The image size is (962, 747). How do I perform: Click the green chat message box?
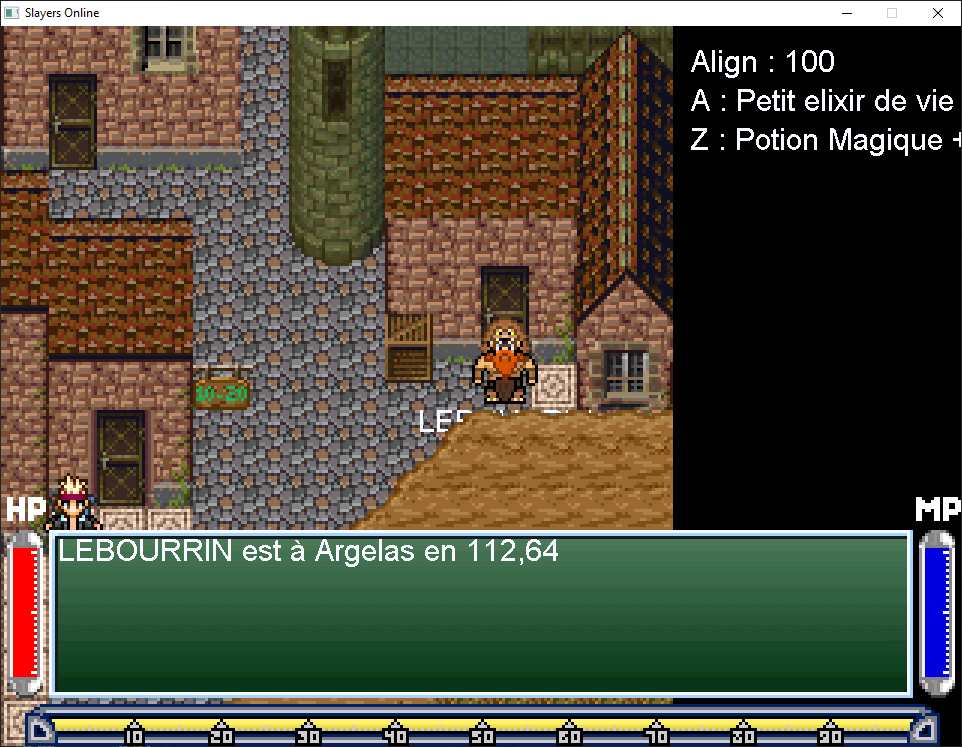[x=481, y=613]
